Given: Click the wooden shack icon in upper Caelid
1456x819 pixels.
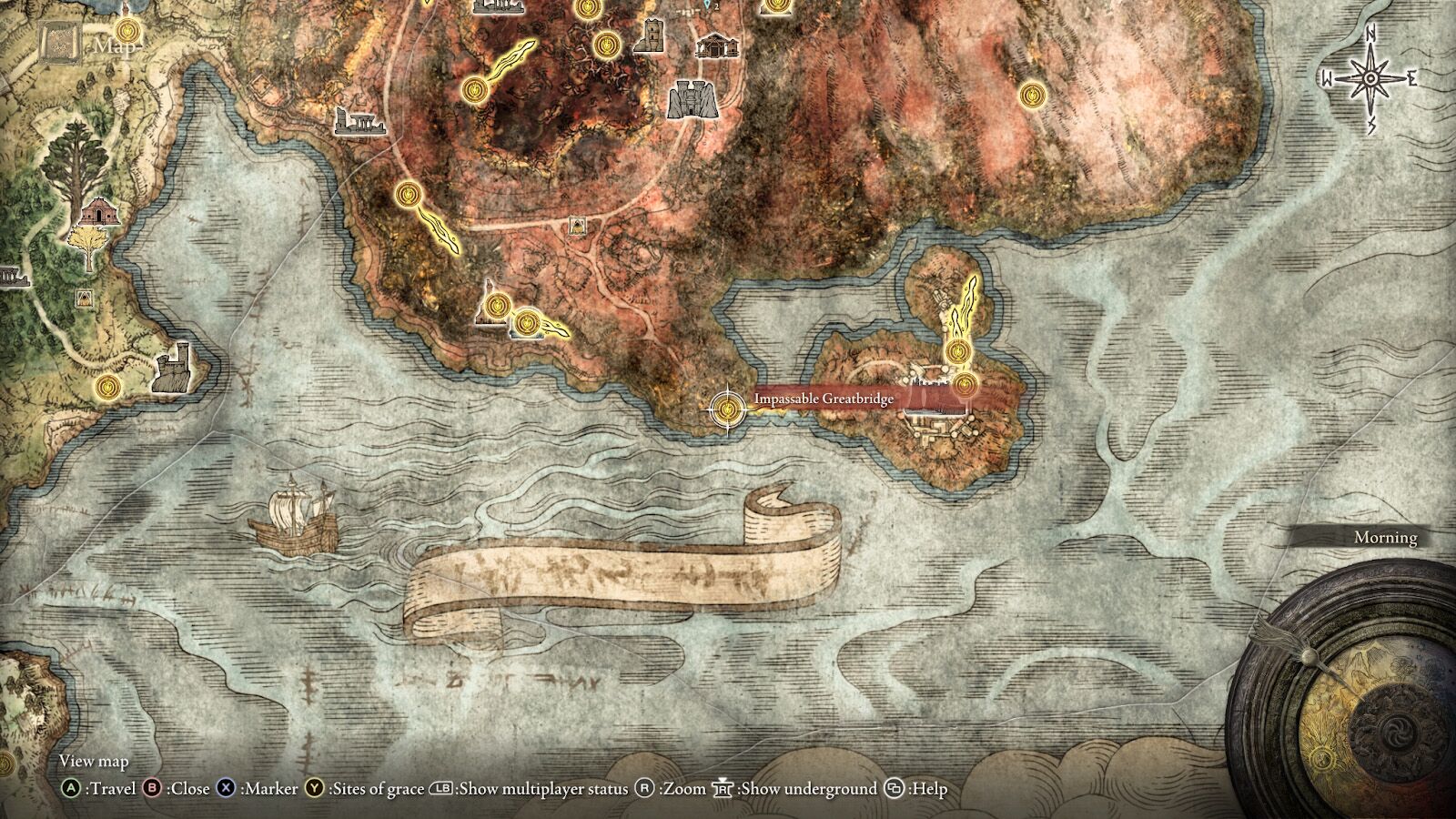Looking at the screenshot, I should coord(715,45).
